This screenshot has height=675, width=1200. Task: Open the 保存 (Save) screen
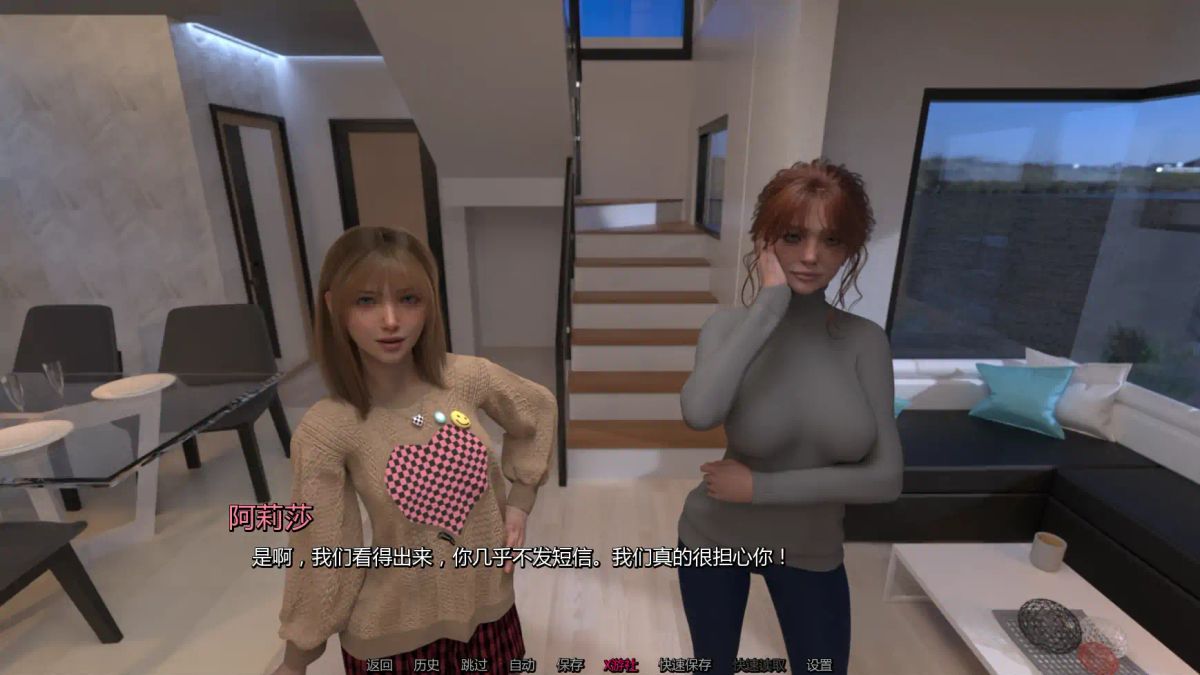tap(570, 665)
